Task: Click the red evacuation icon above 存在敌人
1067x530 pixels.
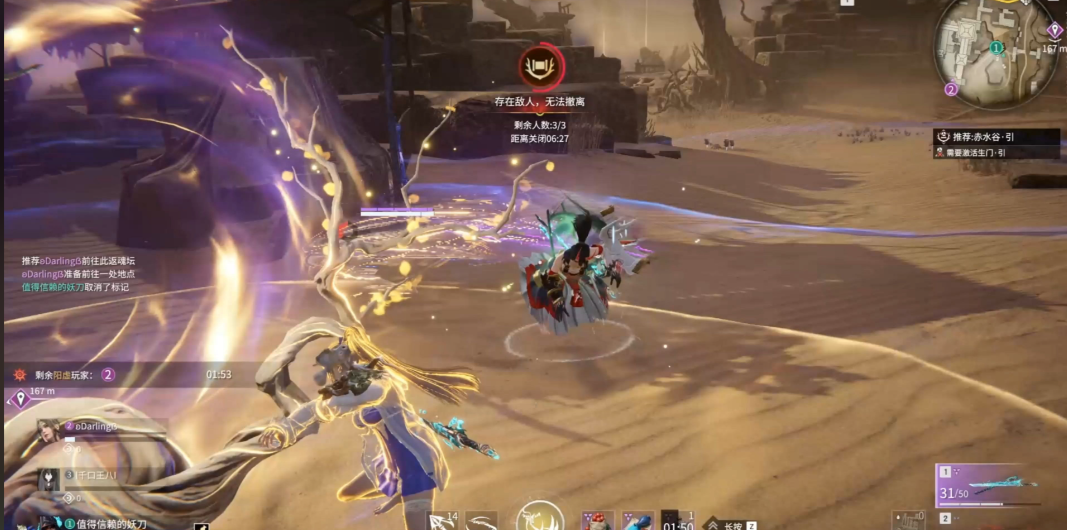Action: pos(541,67)
